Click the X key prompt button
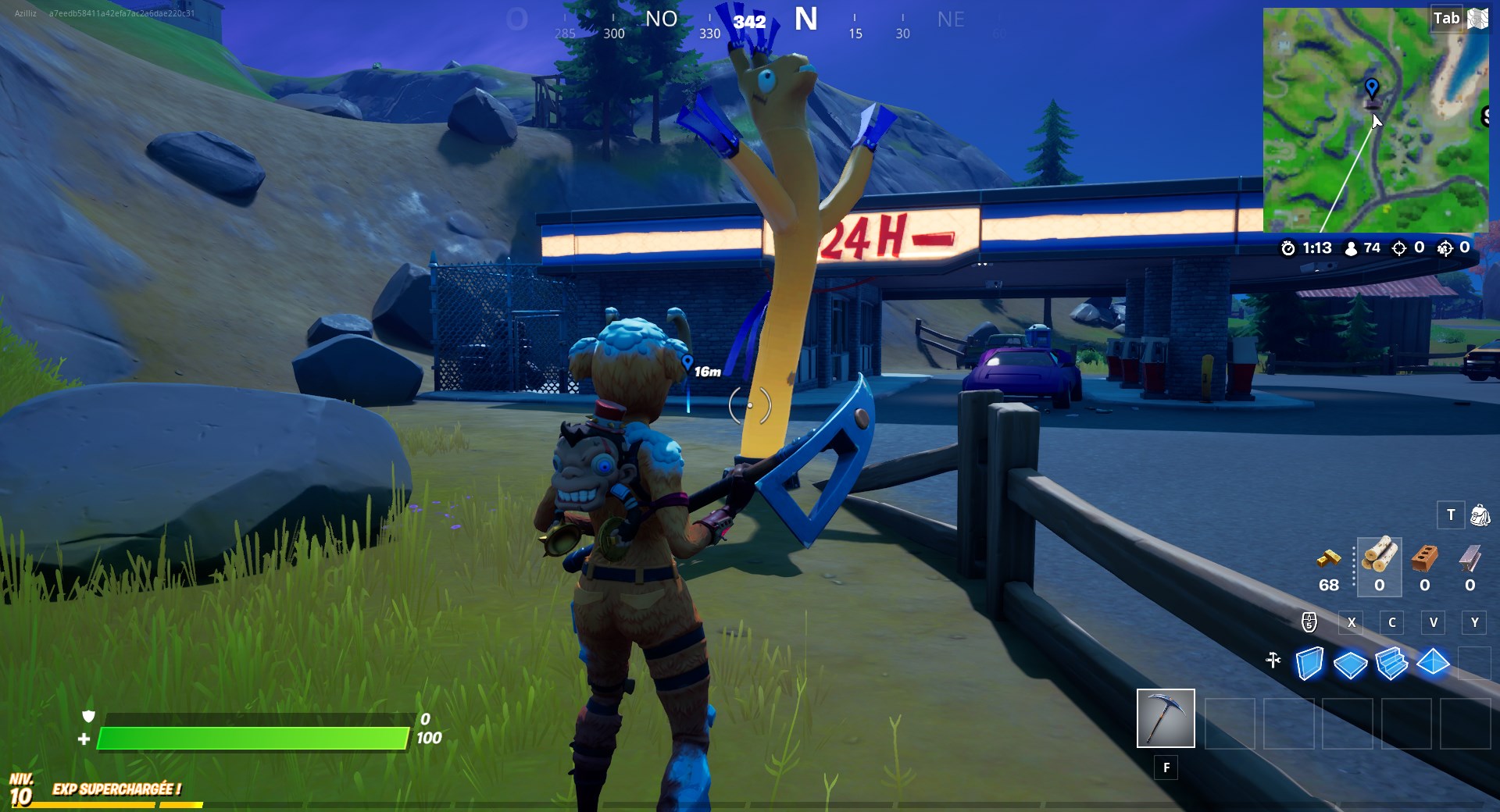The image size is (1500, 812). pyautogui.click(x=1352, y=623)
